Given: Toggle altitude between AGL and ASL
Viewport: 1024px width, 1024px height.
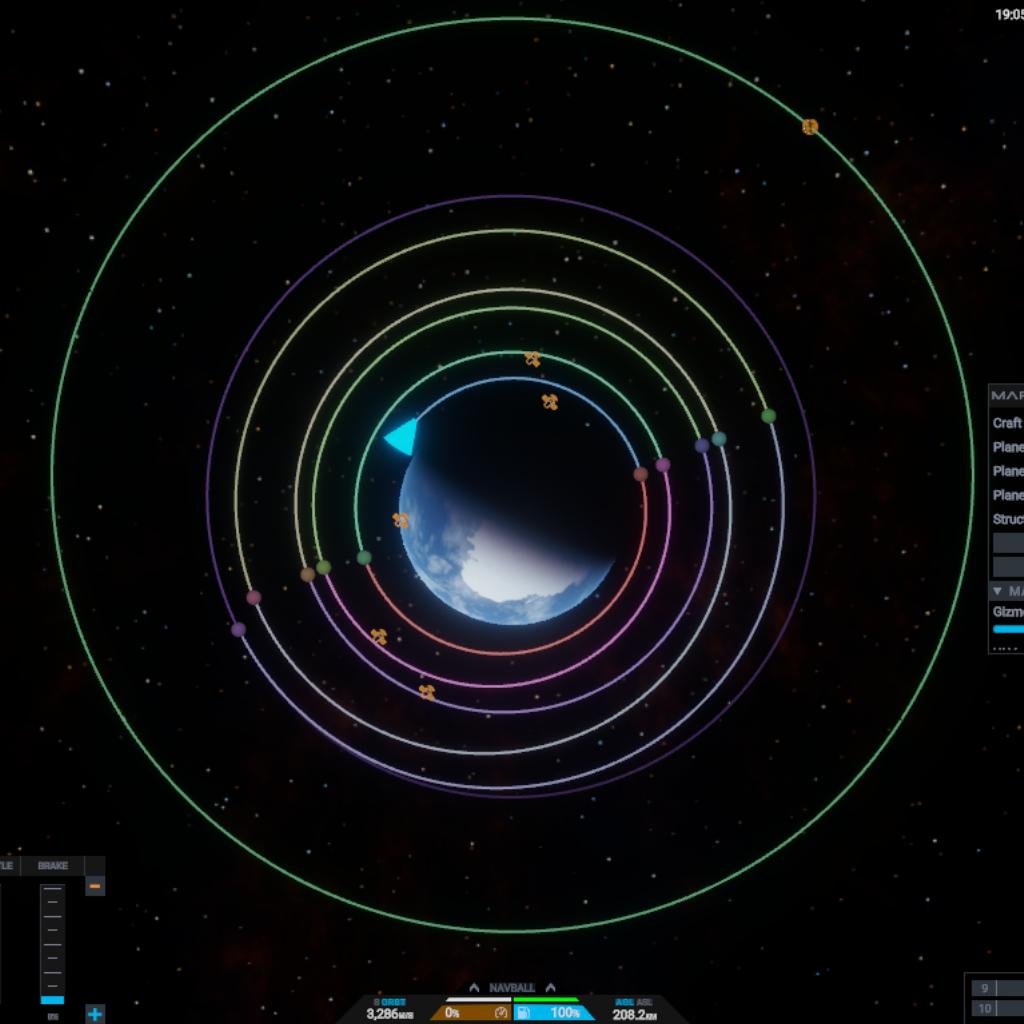Looking at the screenshot, I should pos(634,1002).
